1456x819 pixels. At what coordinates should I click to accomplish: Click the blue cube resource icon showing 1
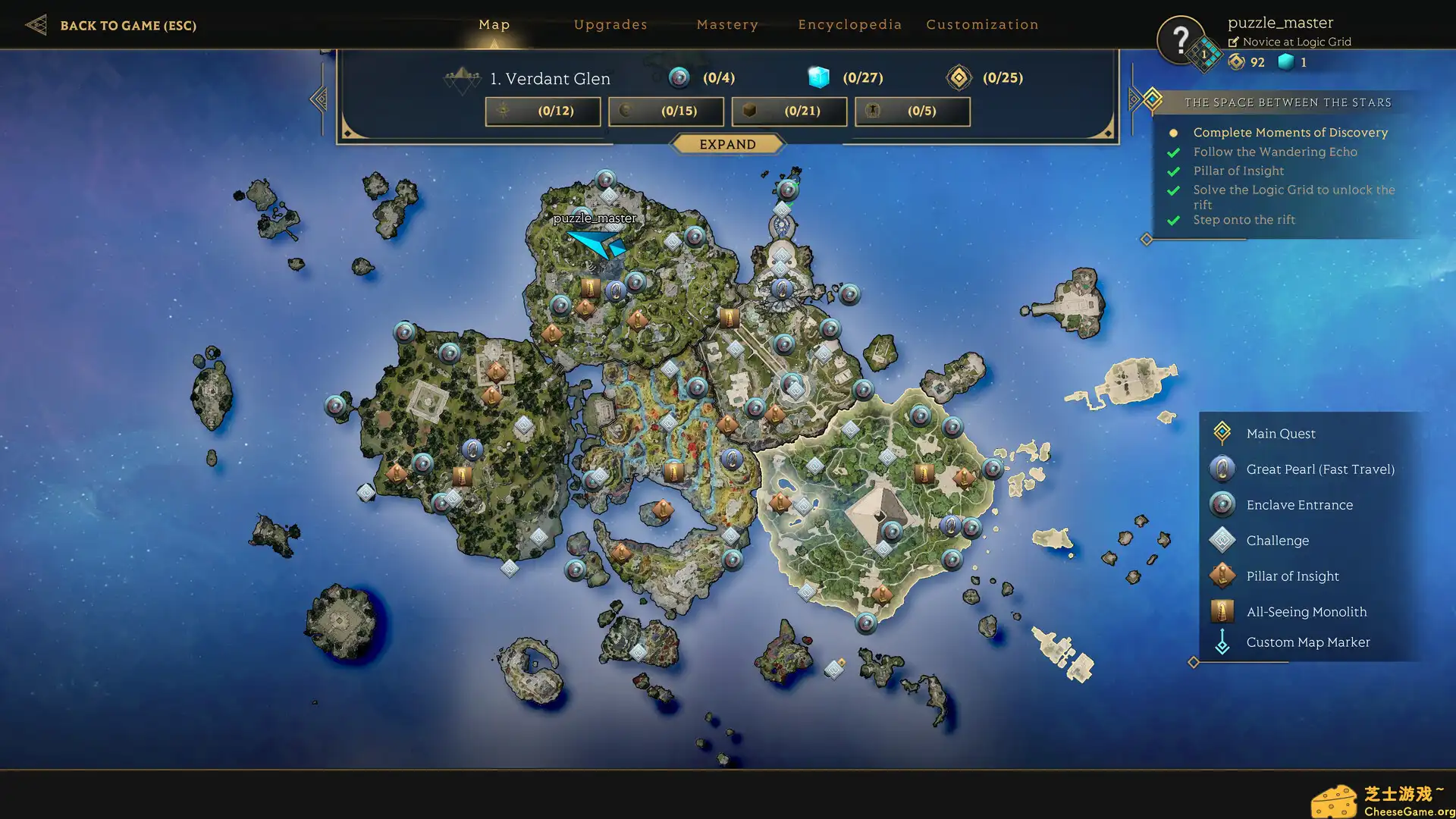[1287, 63]
